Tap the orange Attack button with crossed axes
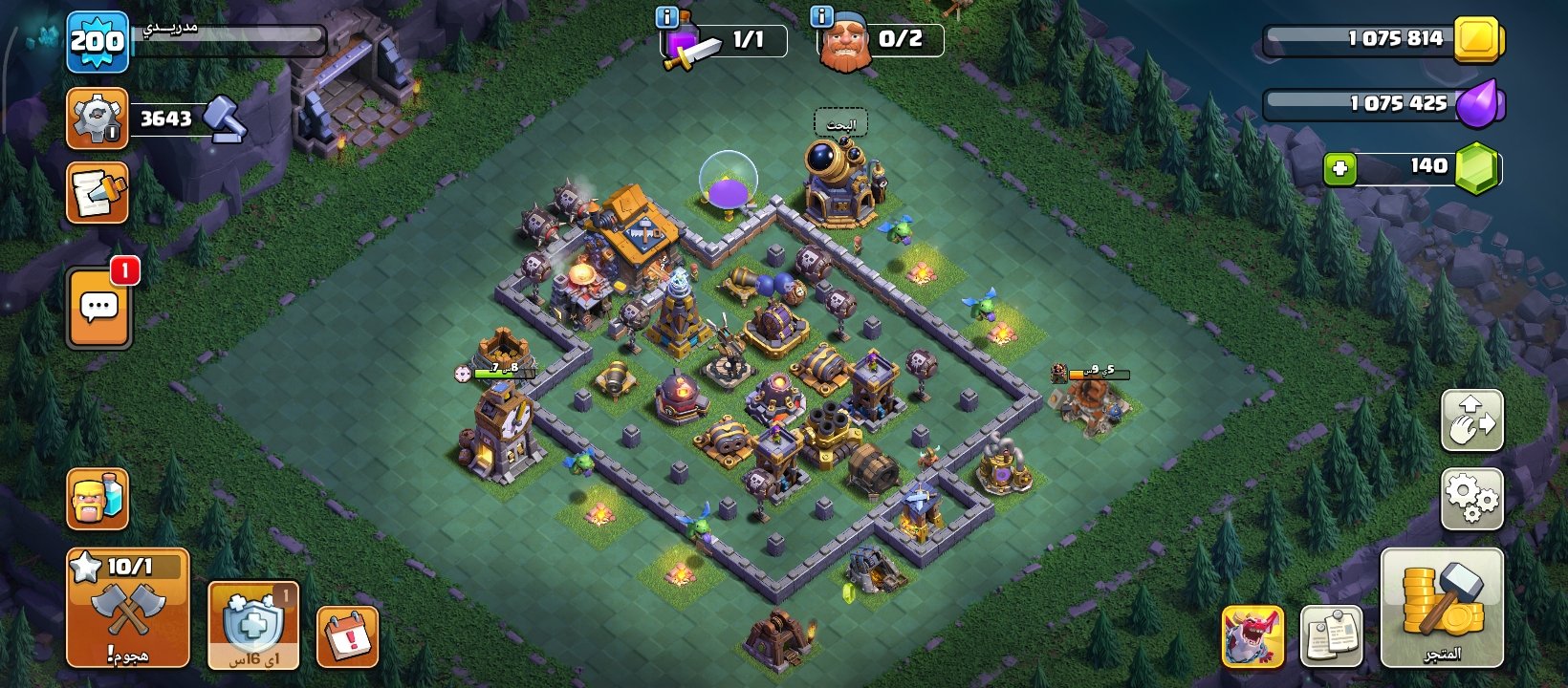 [128, 609]
